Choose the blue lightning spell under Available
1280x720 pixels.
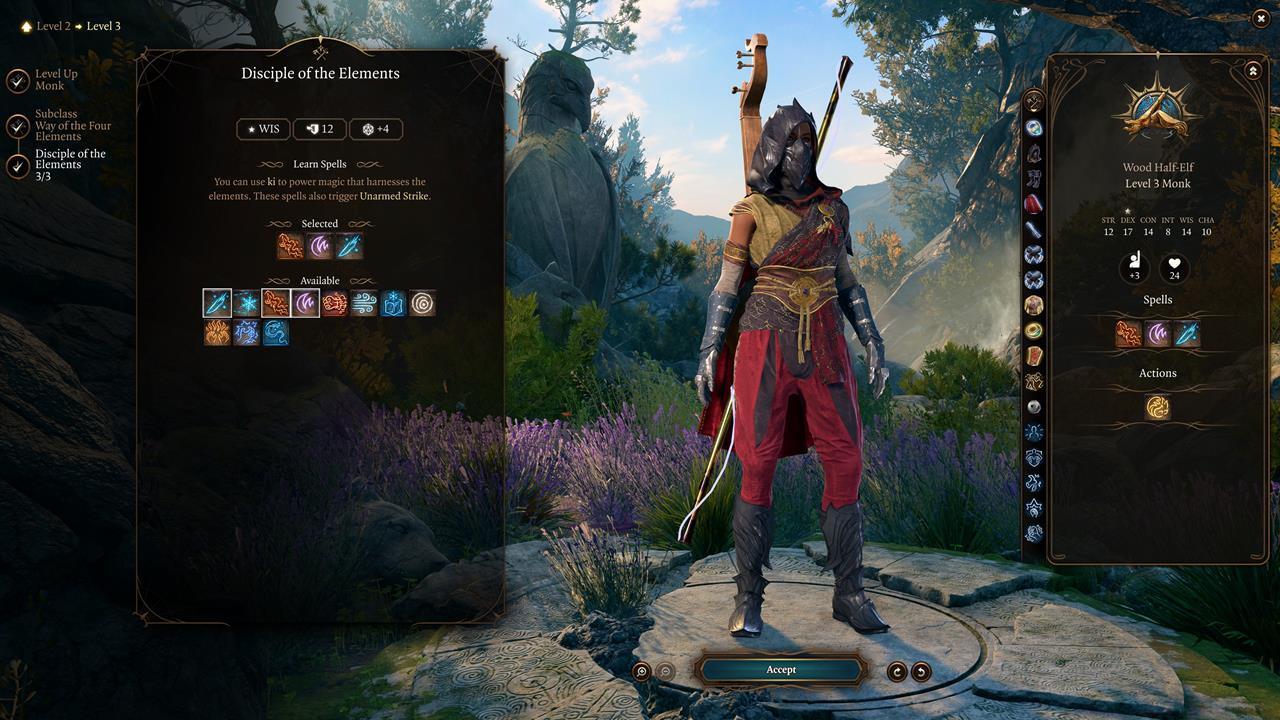point(247,333)
